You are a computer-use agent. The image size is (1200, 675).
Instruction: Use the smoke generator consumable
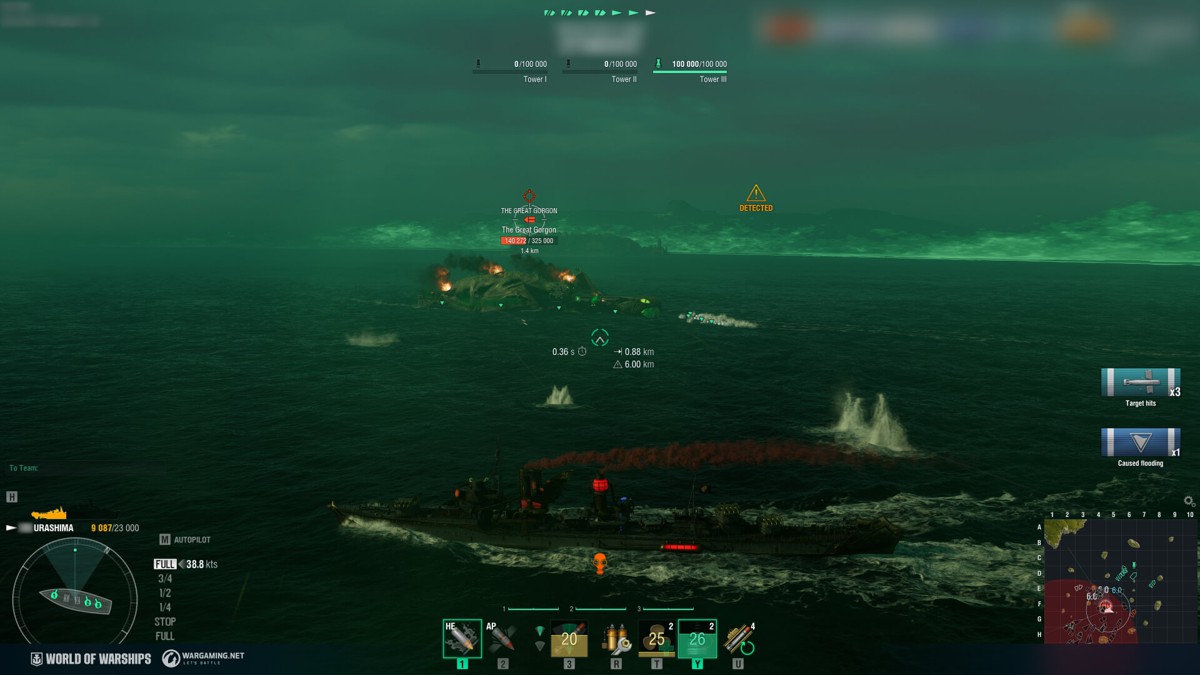click(x=656, y=639)
